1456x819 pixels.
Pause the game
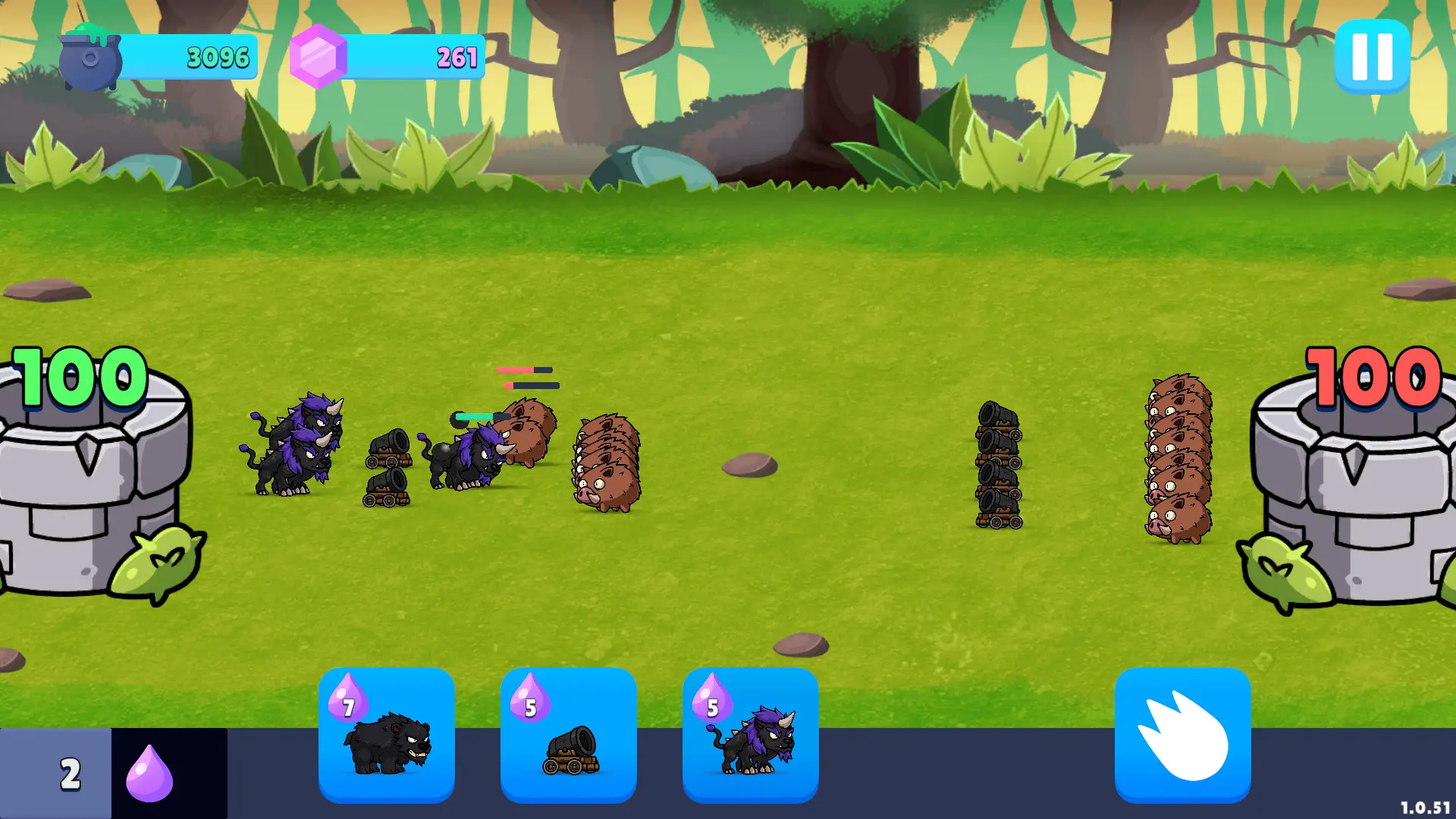(1372, 57)
